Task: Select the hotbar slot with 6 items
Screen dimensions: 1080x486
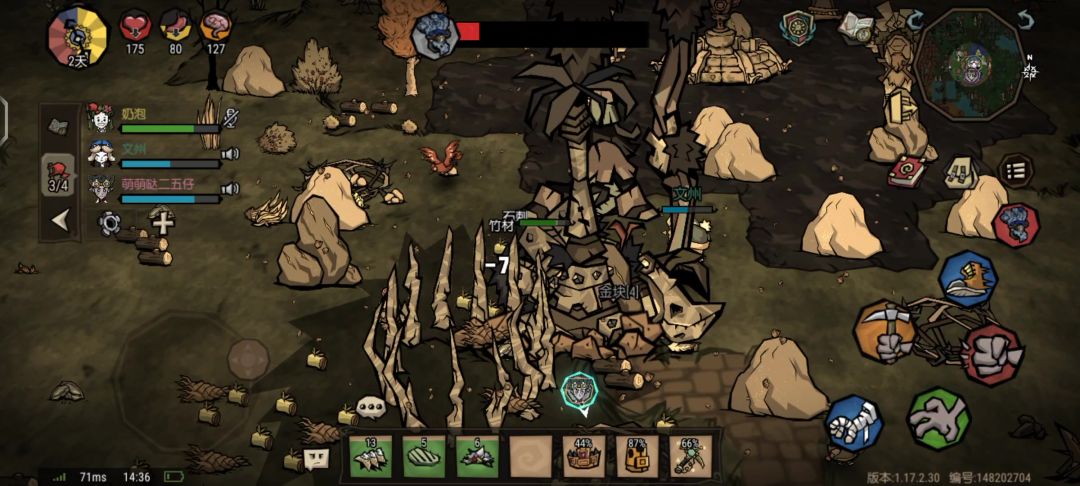Action: pos(477,456)
